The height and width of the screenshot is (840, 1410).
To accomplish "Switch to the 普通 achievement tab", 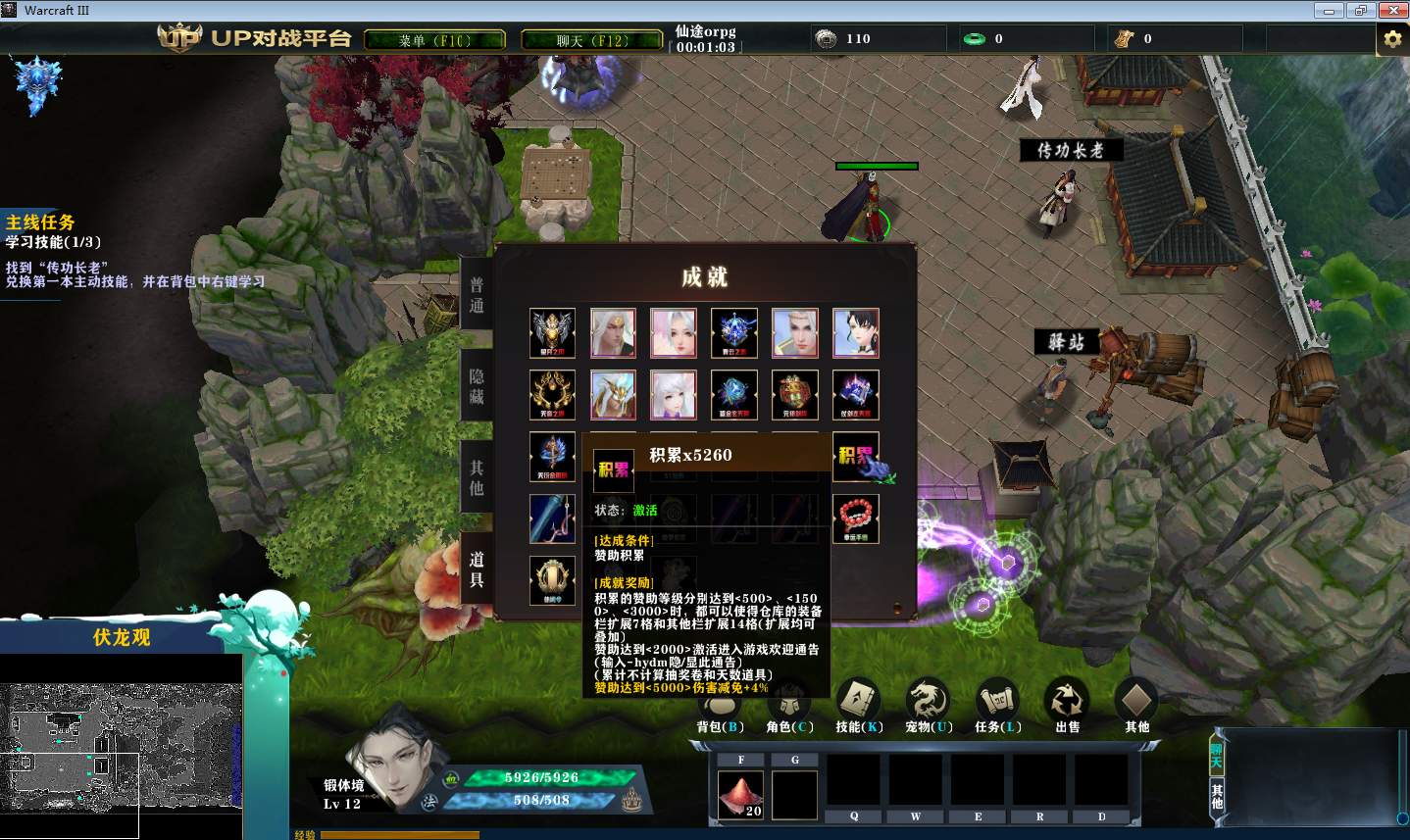I will [477, 295].
